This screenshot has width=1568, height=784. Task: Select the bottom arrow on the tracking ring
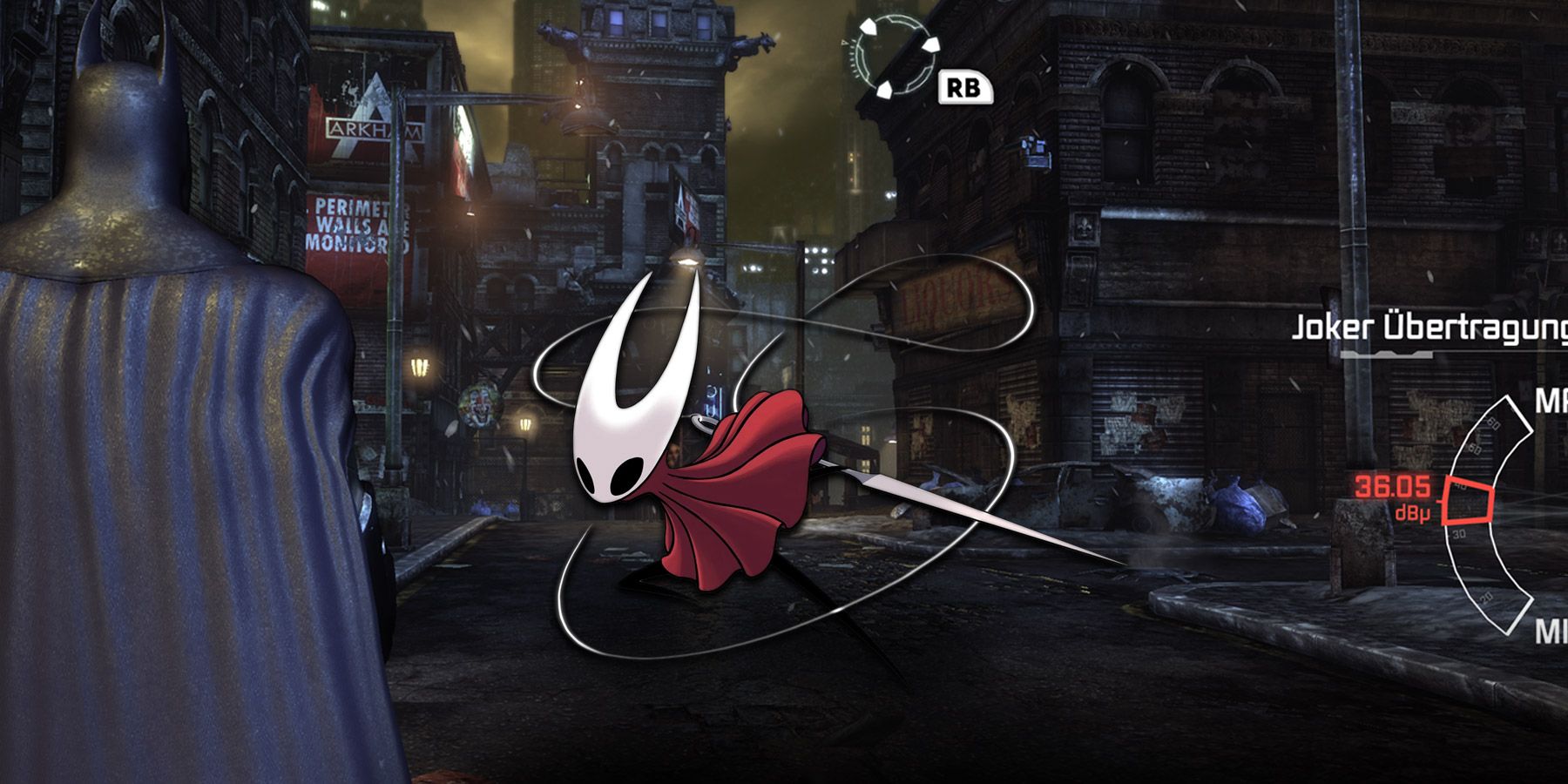[884, 90]
